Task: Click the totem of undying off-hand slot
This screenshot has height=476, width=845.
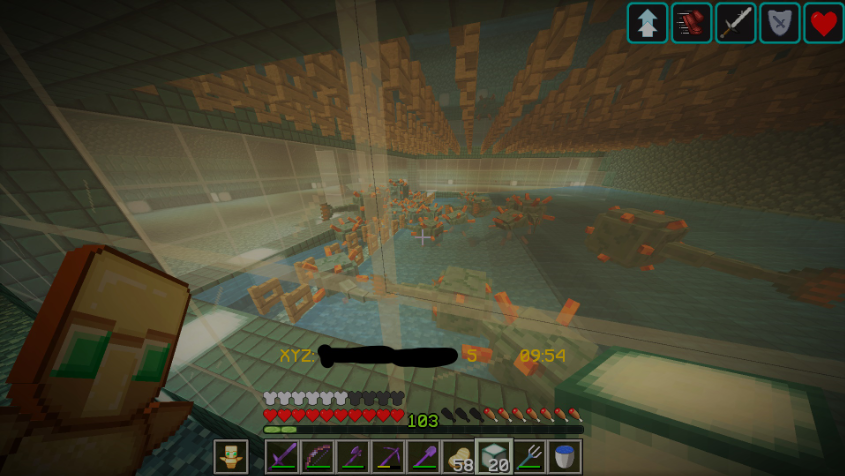Action: click(231, 457)
